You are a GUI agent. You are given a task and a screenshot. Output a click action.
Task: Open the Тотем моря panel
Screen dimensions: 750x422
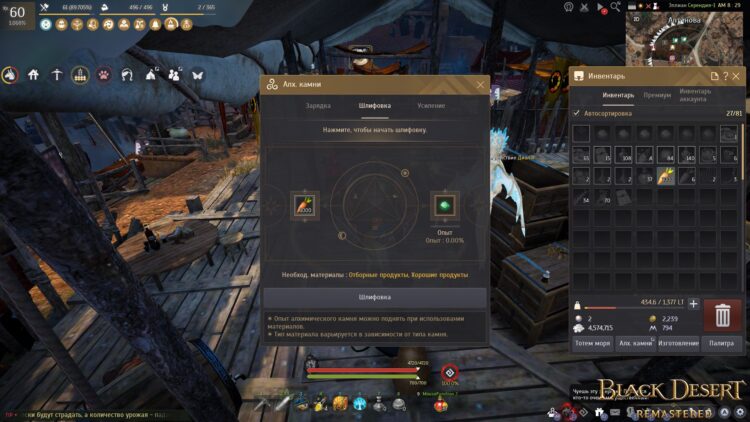(x=590, y=343)
